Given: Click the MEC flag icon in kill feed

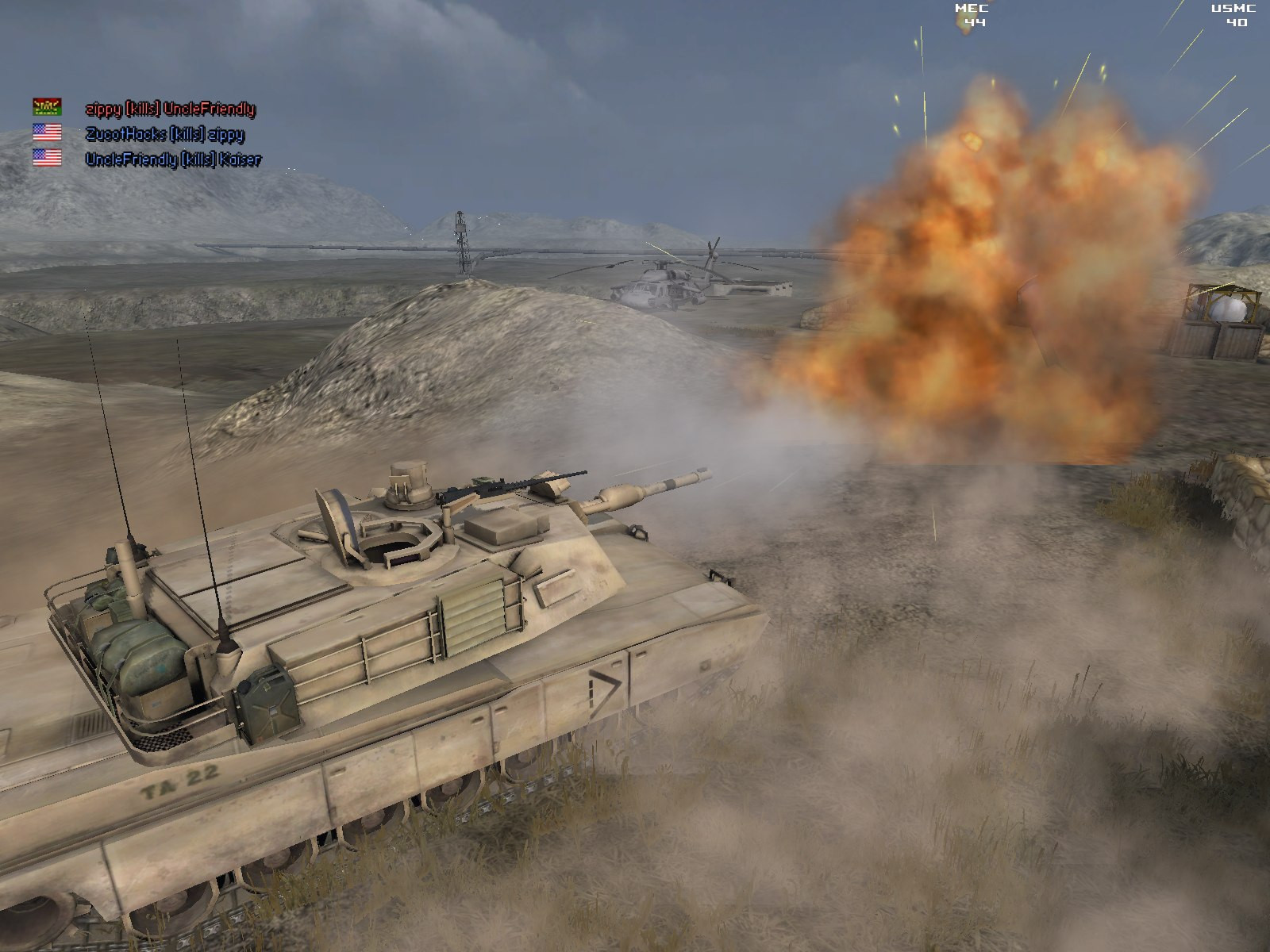Looking at the screenshot, I should 47,106.
